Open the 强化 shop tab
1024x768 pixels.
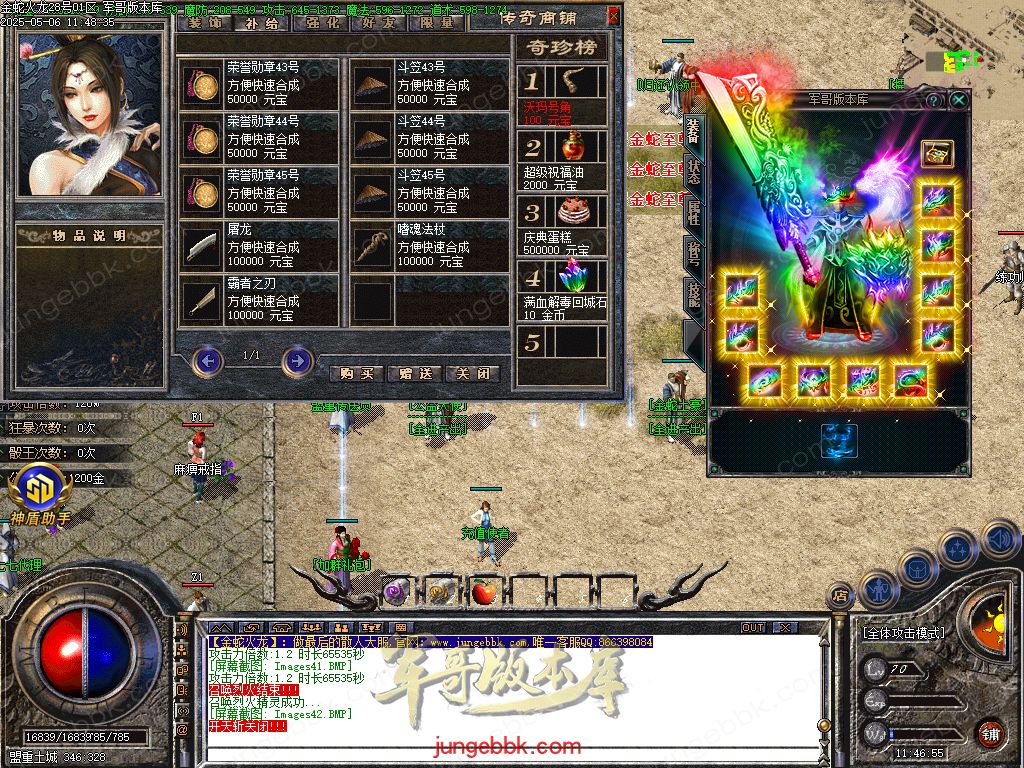[x=322, y=21]
